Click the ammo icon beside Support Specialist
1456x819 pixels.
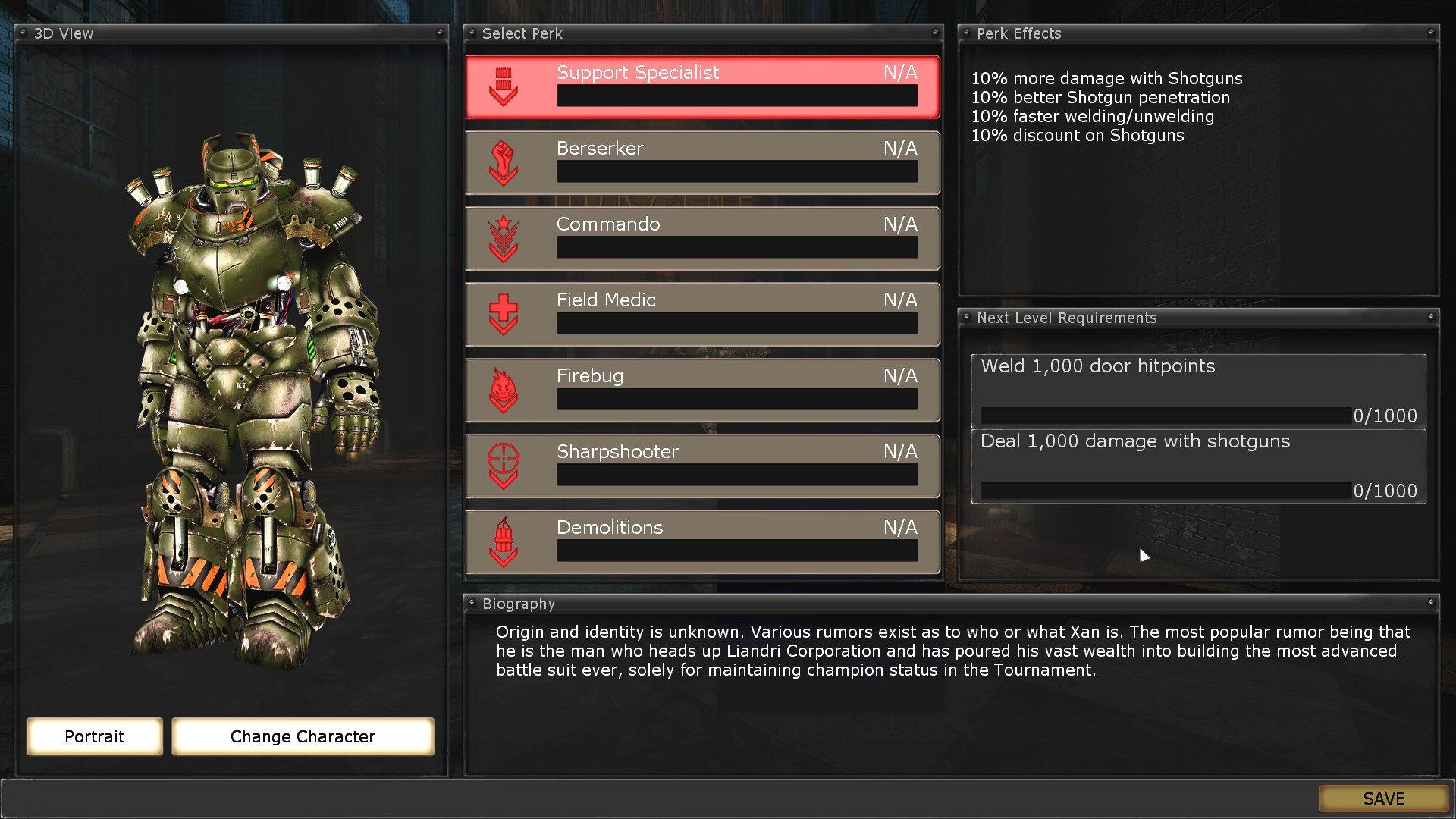(x=503, y=86)
